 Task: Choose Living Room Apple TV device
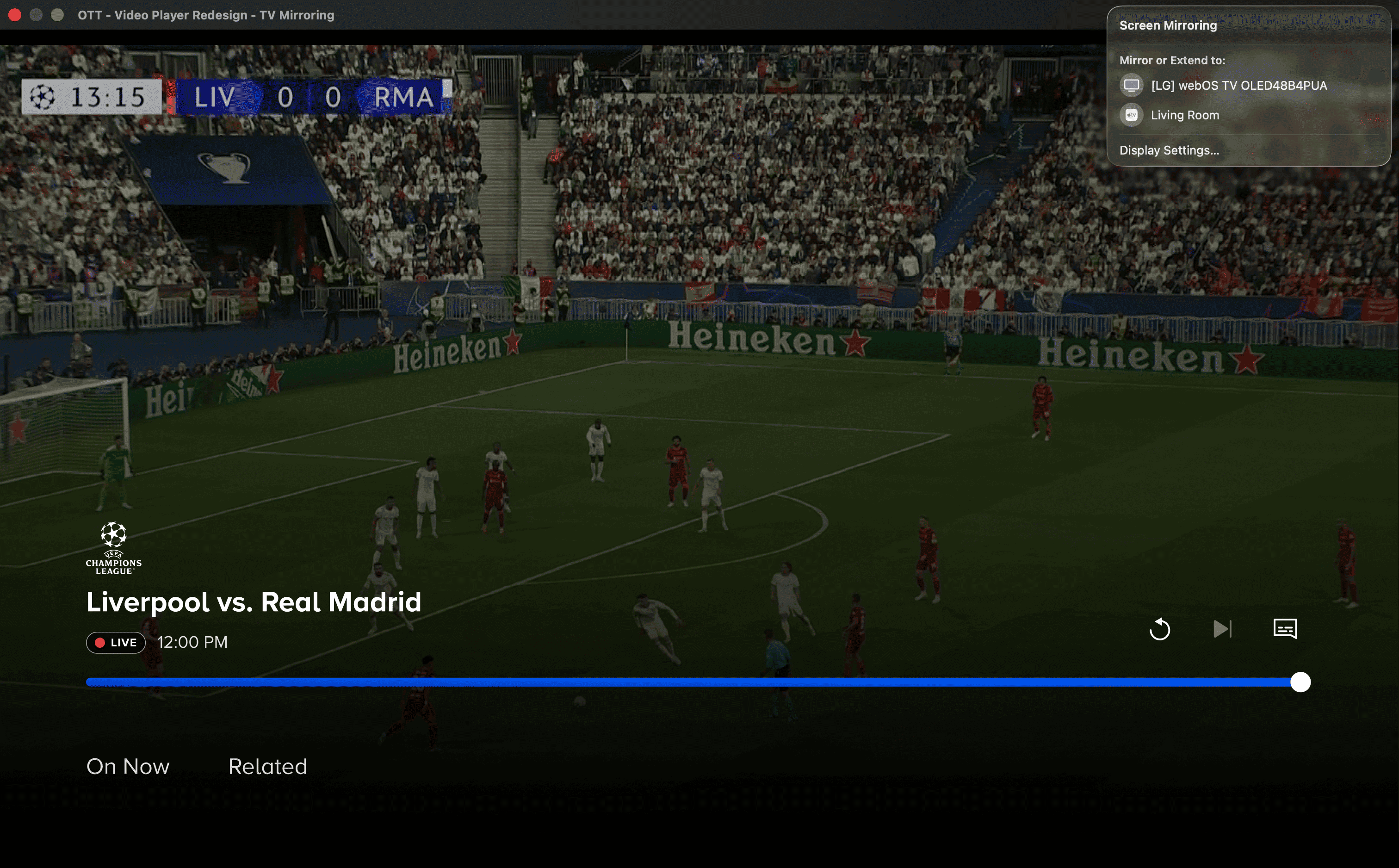(x=1184, y=115)
